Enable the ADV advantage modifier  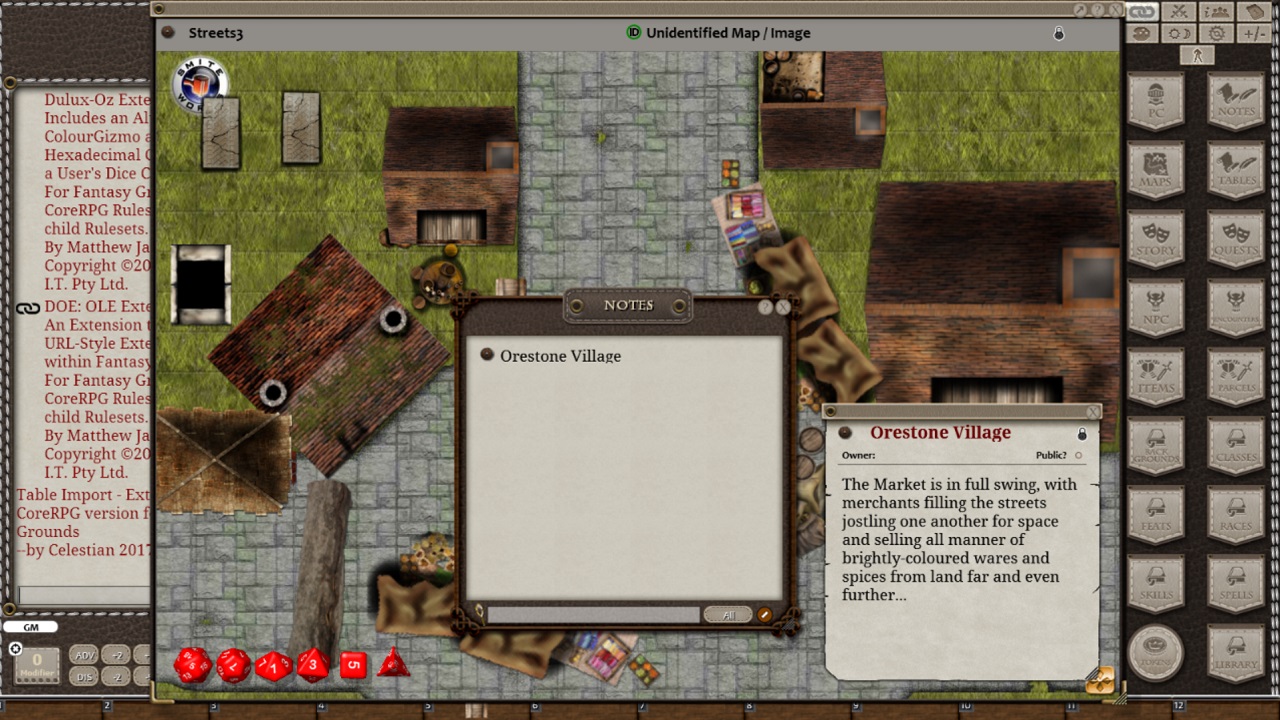point(84,654)
